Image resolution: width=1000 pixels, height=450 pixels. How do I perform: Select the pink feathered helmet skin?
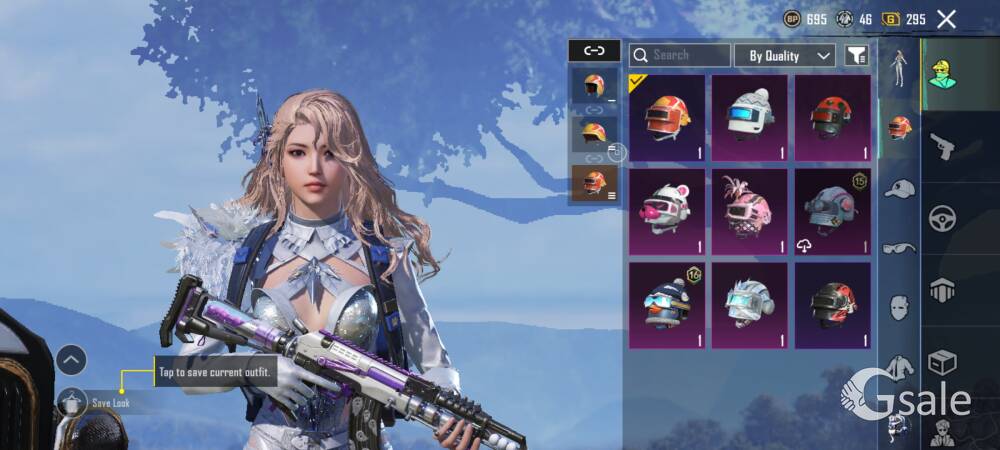tap(750, 212)
